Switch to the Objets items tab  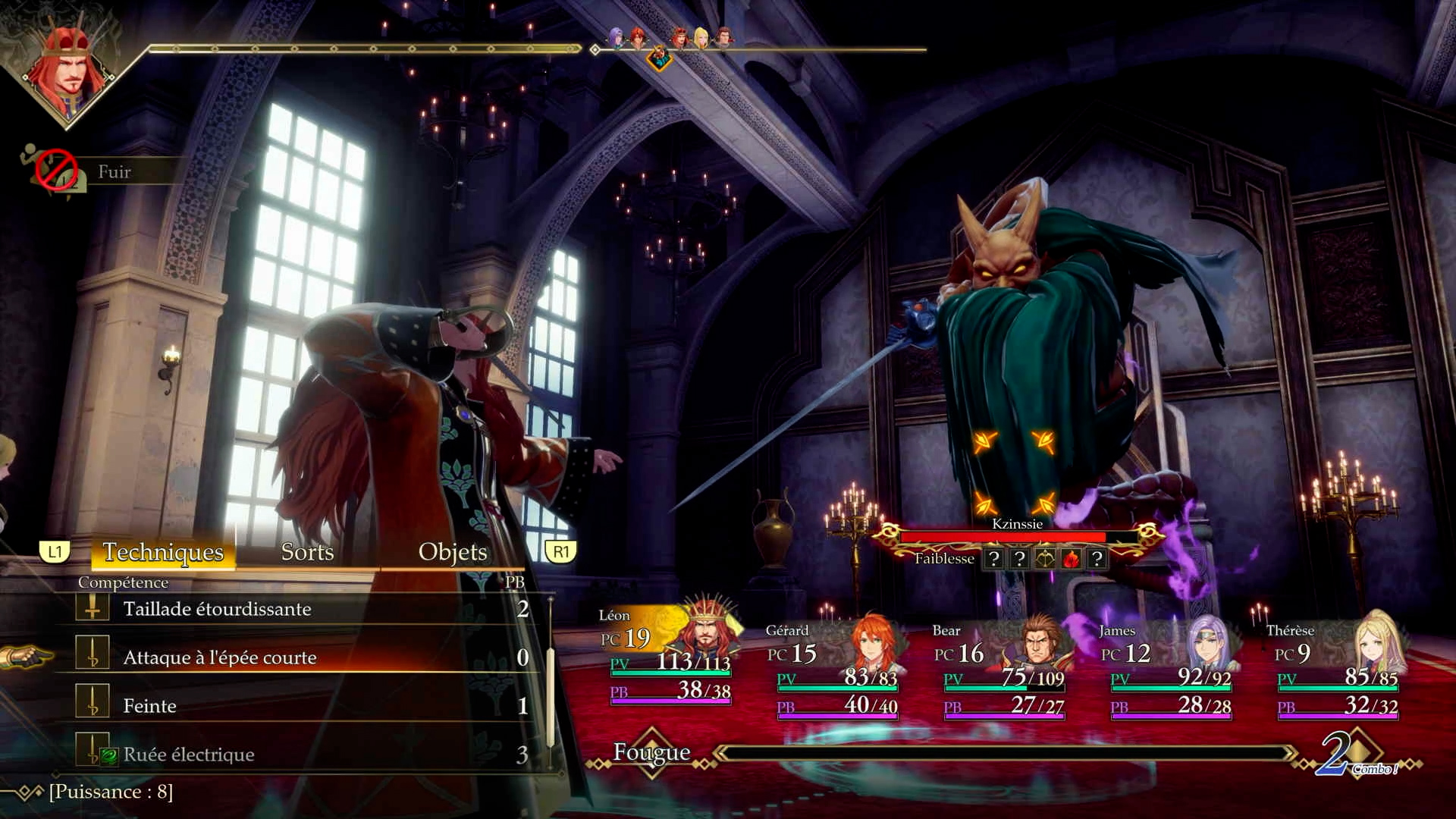pyautogui.click(x=453, y=552)
